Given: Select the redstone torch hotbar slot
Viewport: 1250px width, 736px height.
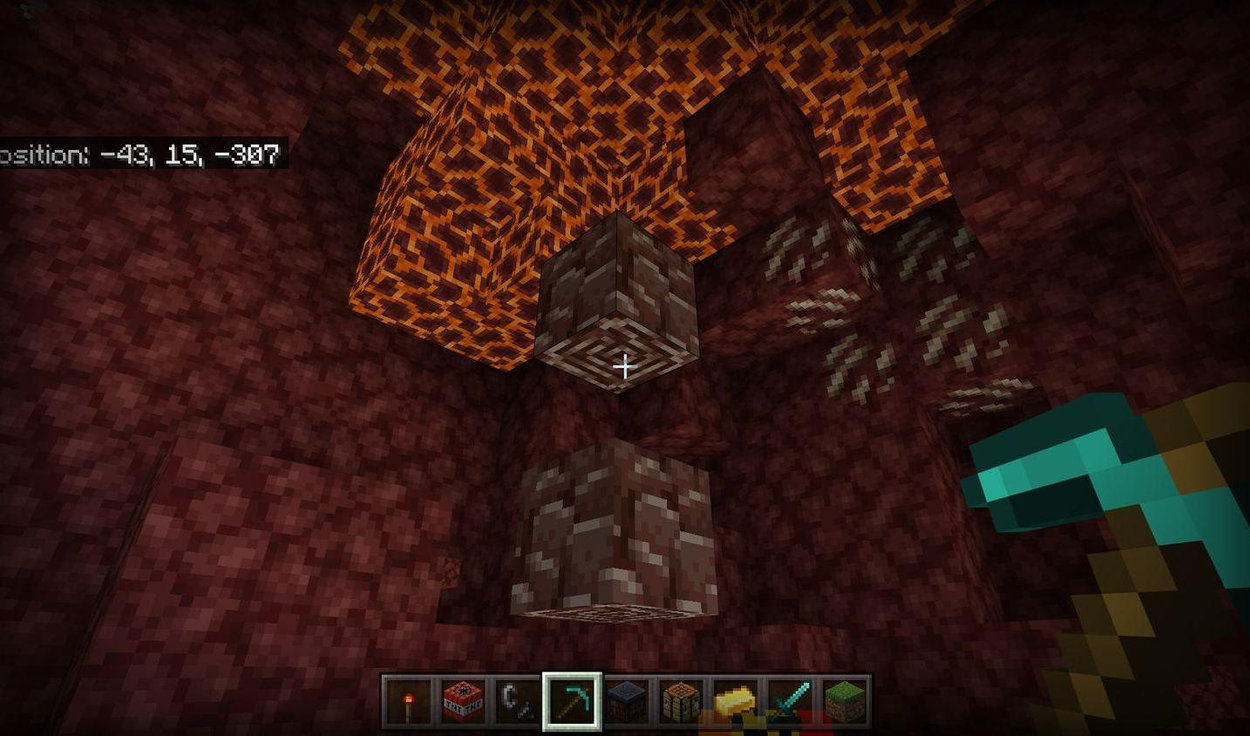Looking at the screenshot, I should click(408, 701).
